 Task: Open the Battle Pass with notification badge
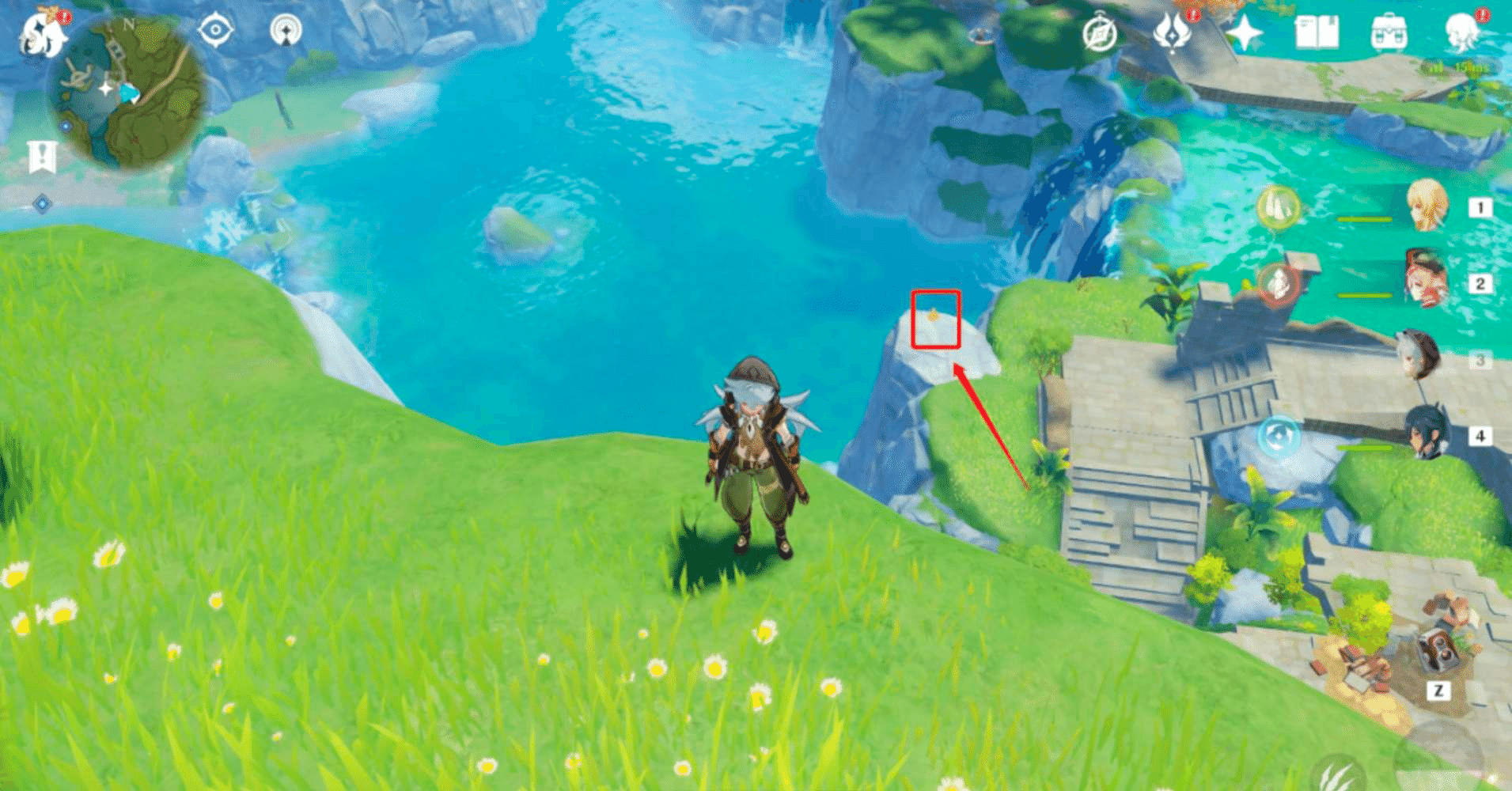pos(1172,33)
